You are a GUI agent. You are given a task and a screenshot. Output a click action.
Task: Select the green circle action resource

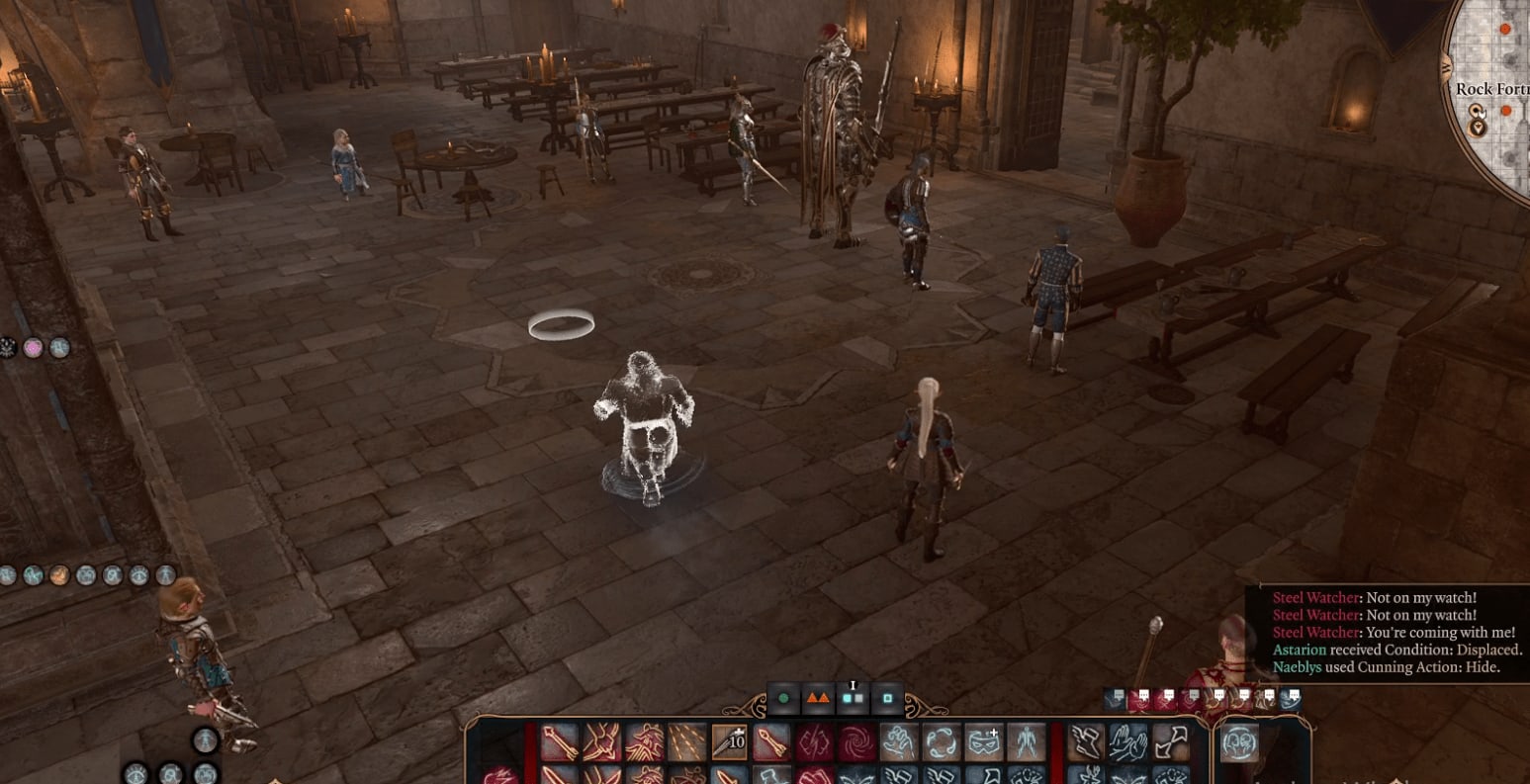click(784, 698)
